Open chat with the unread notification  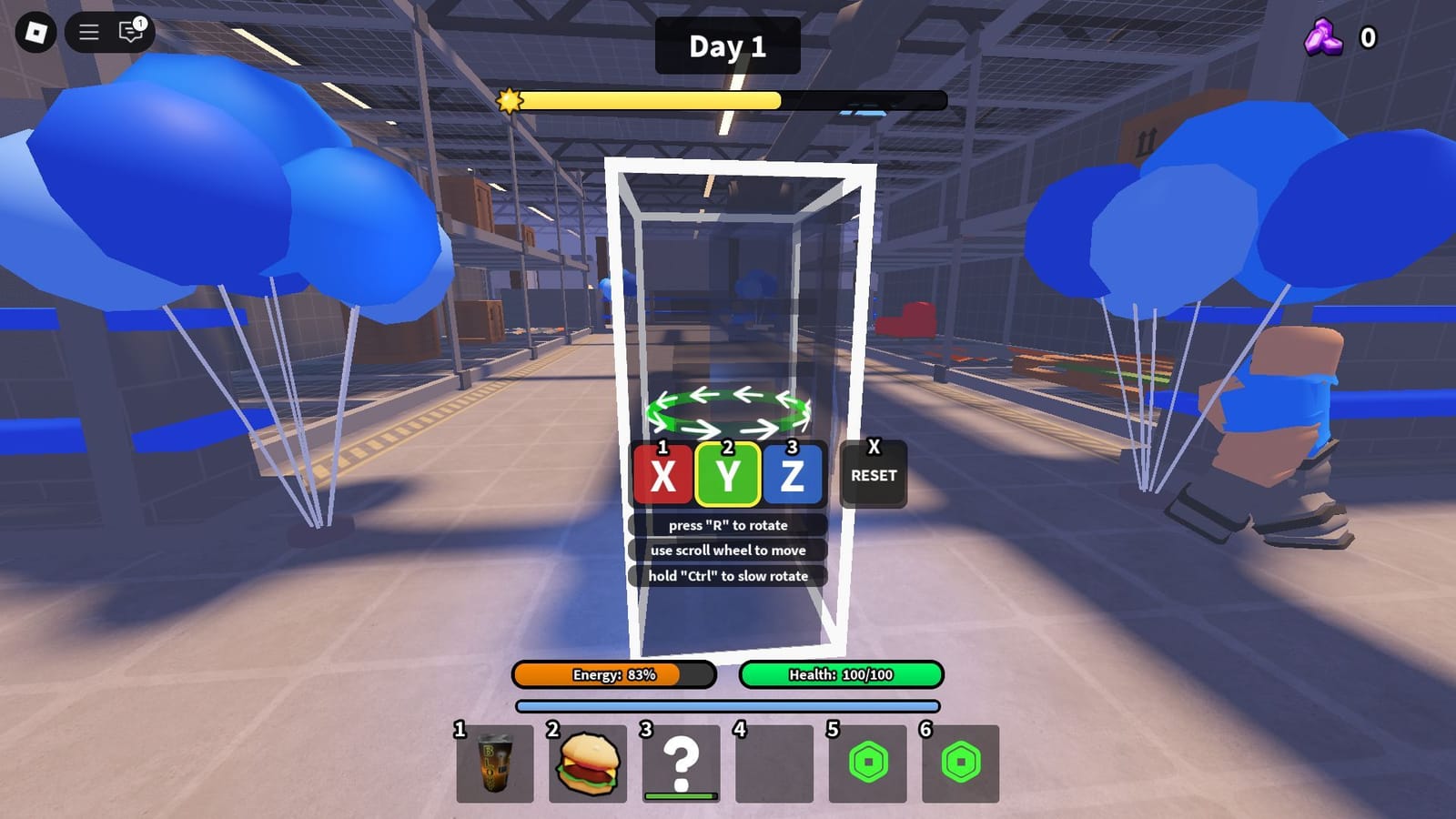point(129,33)
